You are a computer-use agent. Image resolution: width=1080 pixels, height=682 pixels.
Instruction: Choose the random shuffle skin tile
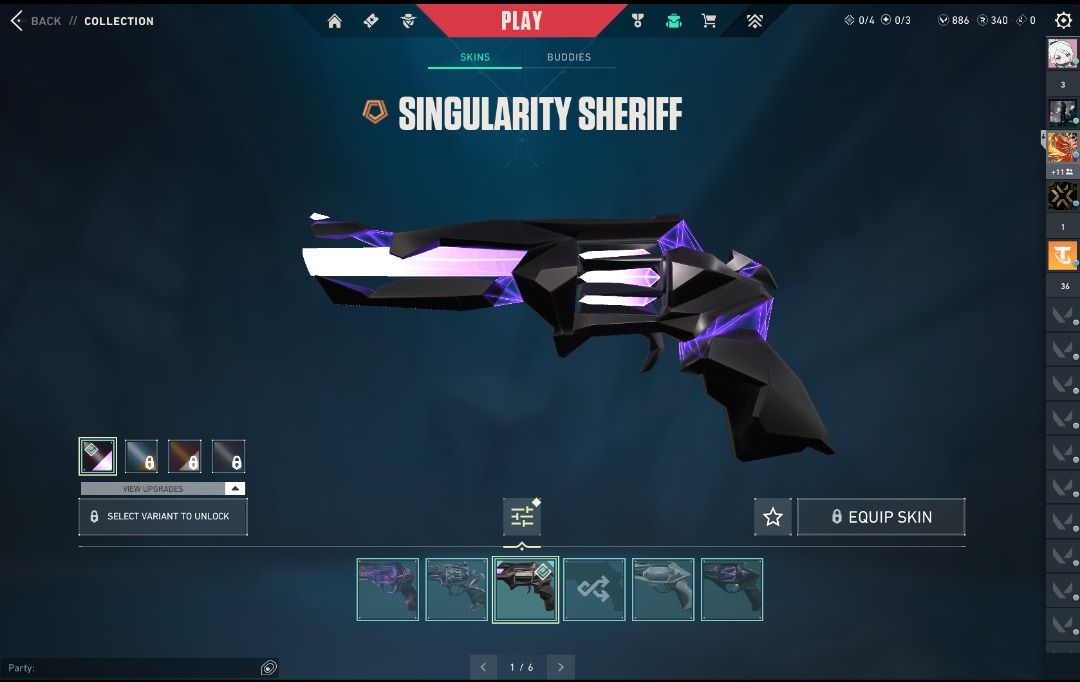[x=594, y=590]
